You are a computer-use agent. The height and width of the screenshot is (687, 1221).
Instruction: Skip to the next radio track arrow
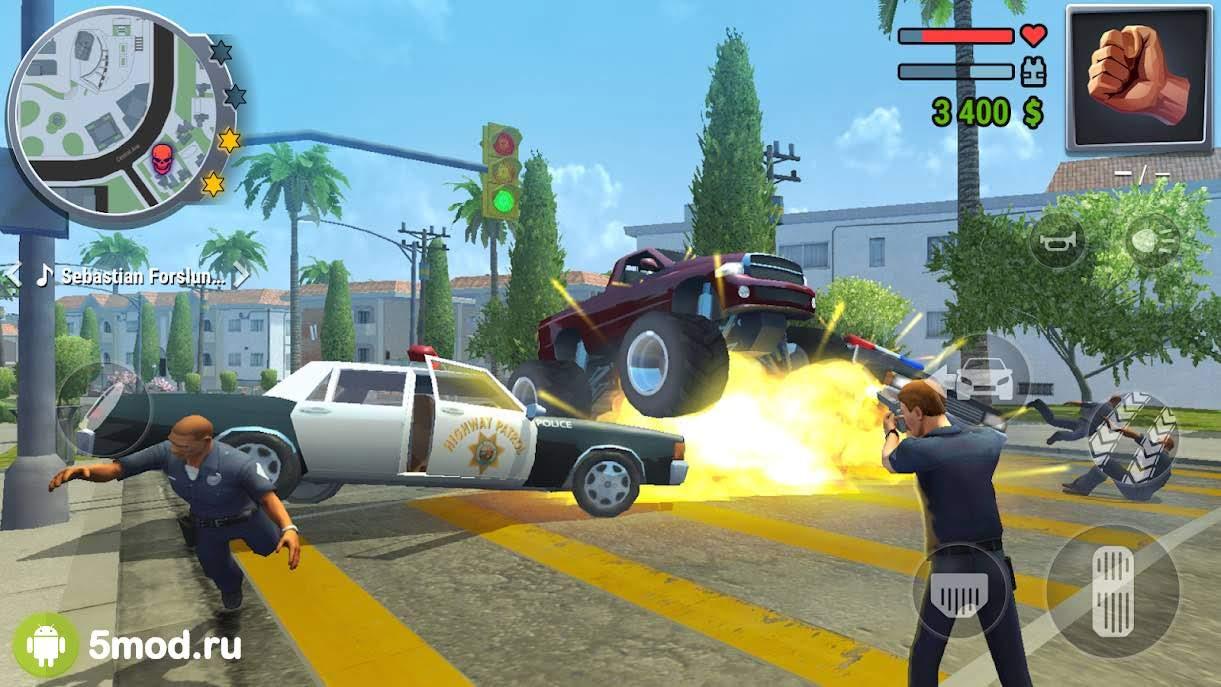click(x=243, y=275)
